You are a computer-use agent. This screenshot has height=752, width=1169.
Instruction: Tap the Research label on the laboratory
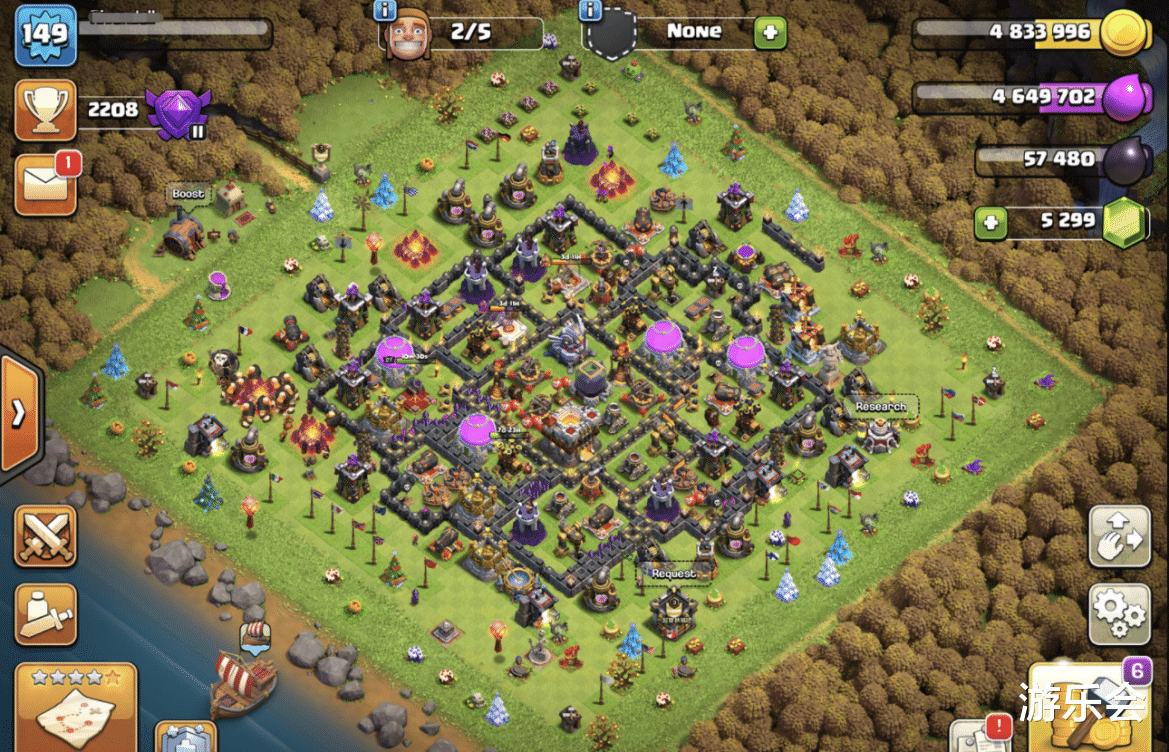pos(880,407)
